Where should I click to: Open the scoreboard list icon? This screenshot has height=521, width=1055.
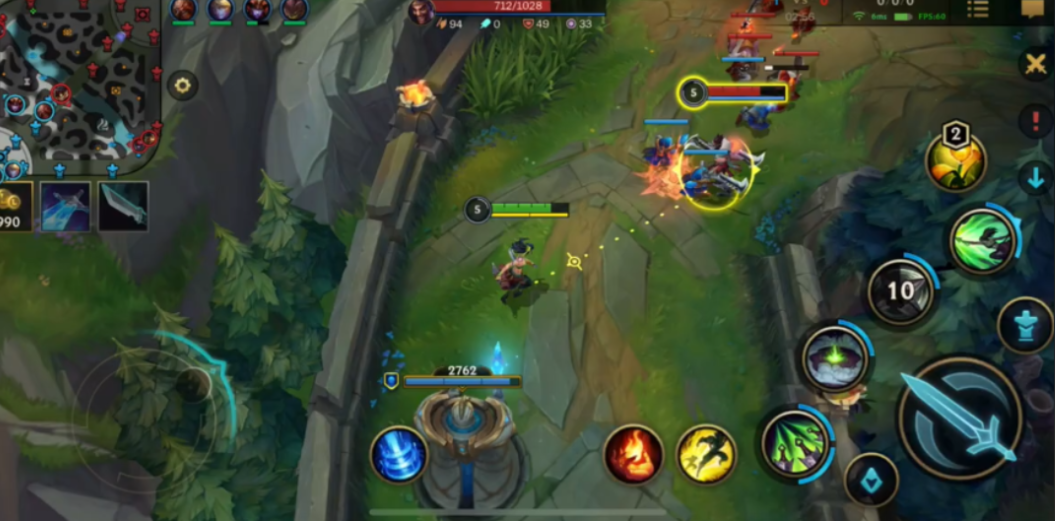pos(977,10)
